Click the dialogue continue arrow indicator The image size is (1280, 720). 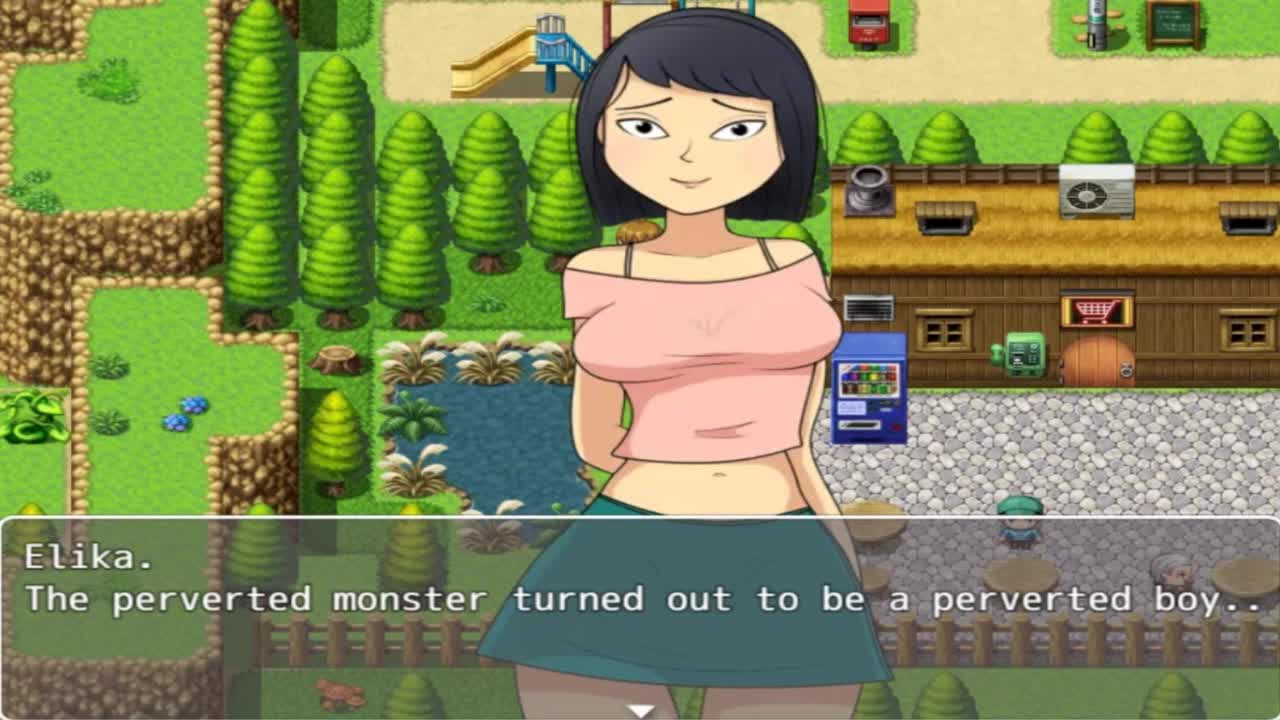click(x=640, y=711)
